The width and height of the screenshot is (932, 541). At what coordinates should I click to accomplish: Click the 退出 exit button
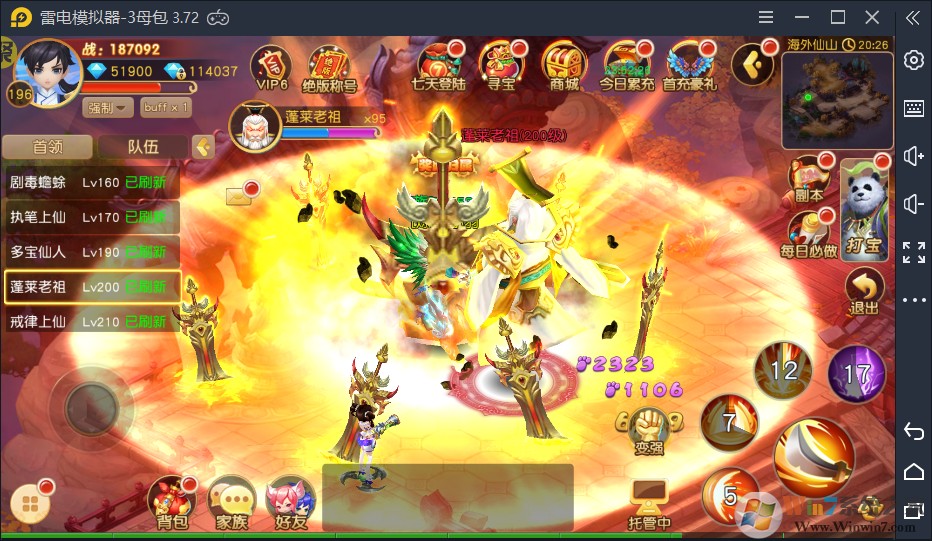864,292
